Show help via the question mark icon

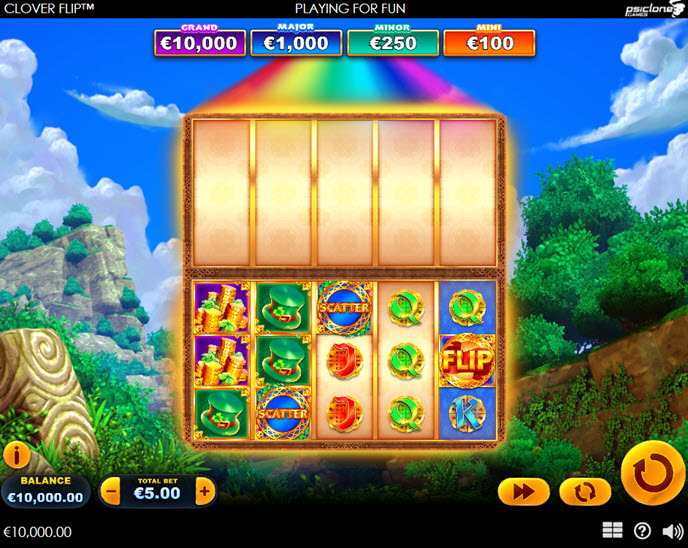click(x=642, y=530)
